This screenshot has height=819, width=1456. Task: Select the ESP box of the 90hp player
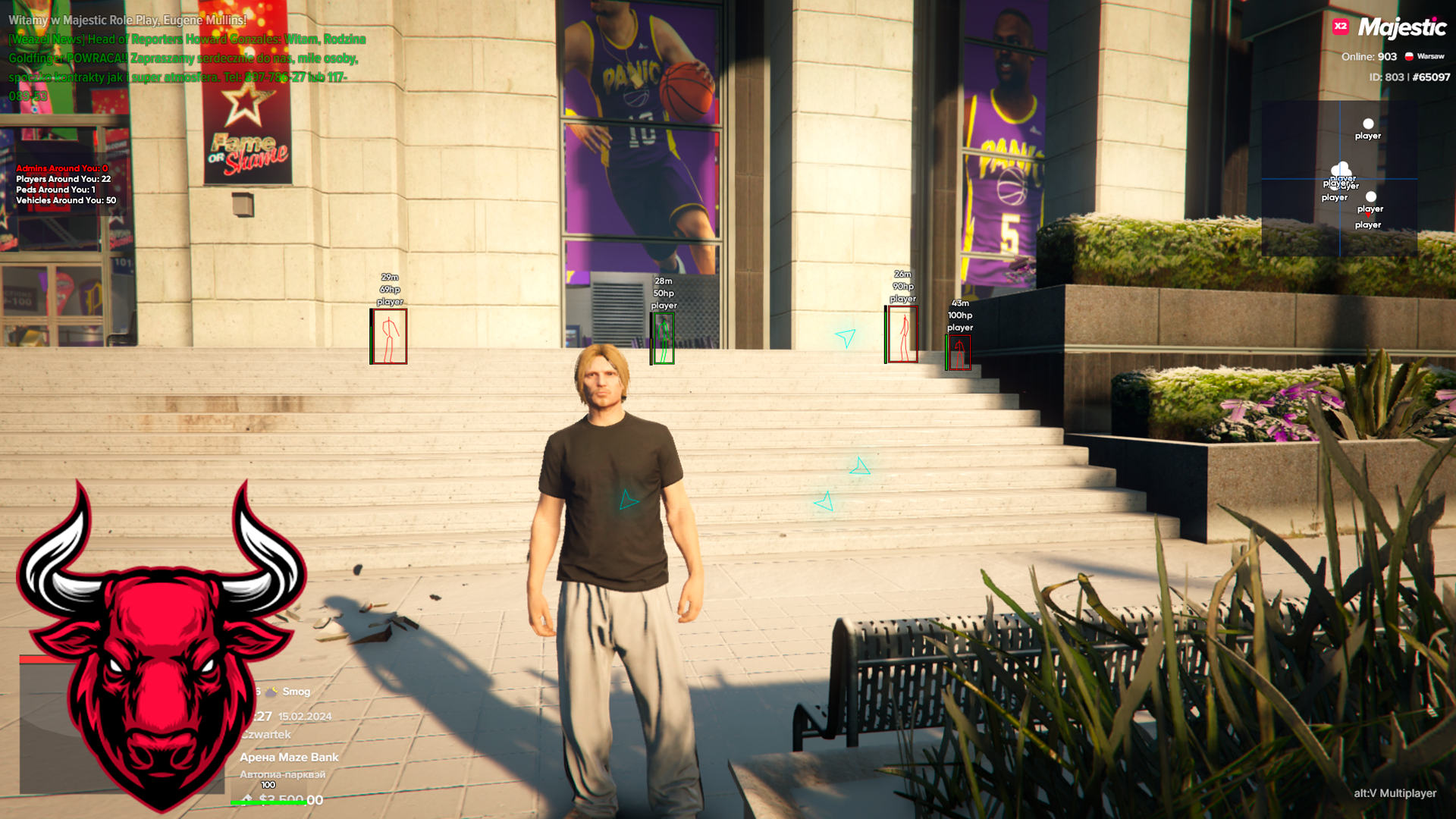pos(902,334)
